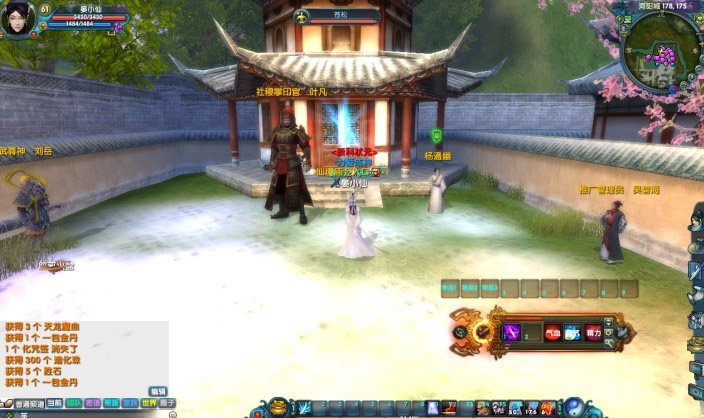Screen dimensions: 704x418
Task: Click the 编辑 edit button above chat
Action: click(x=158, y=390)
